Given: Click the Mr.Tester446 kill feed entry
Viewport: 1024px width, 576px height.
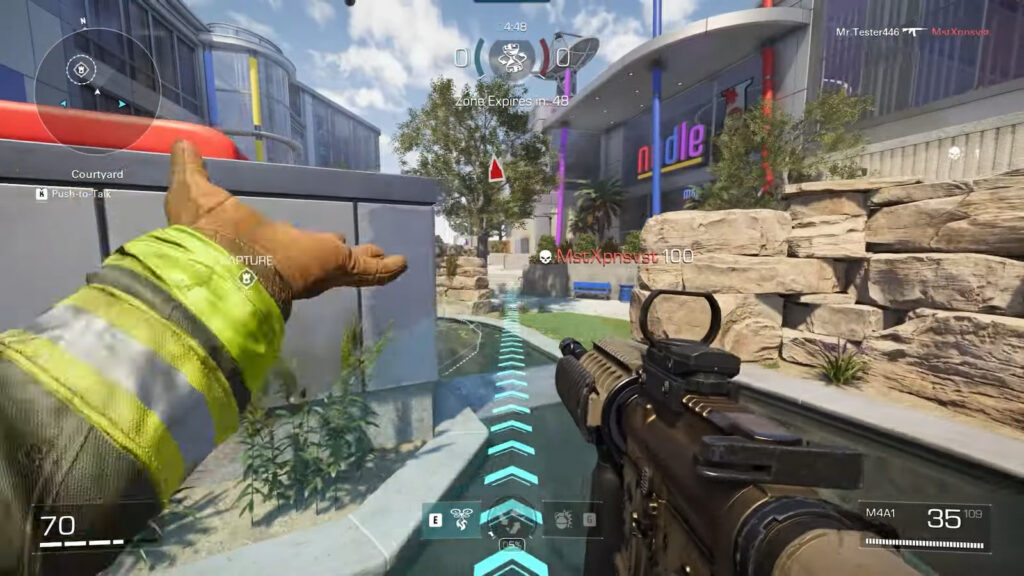Looking at the screenshot, I should coord(913,31).
